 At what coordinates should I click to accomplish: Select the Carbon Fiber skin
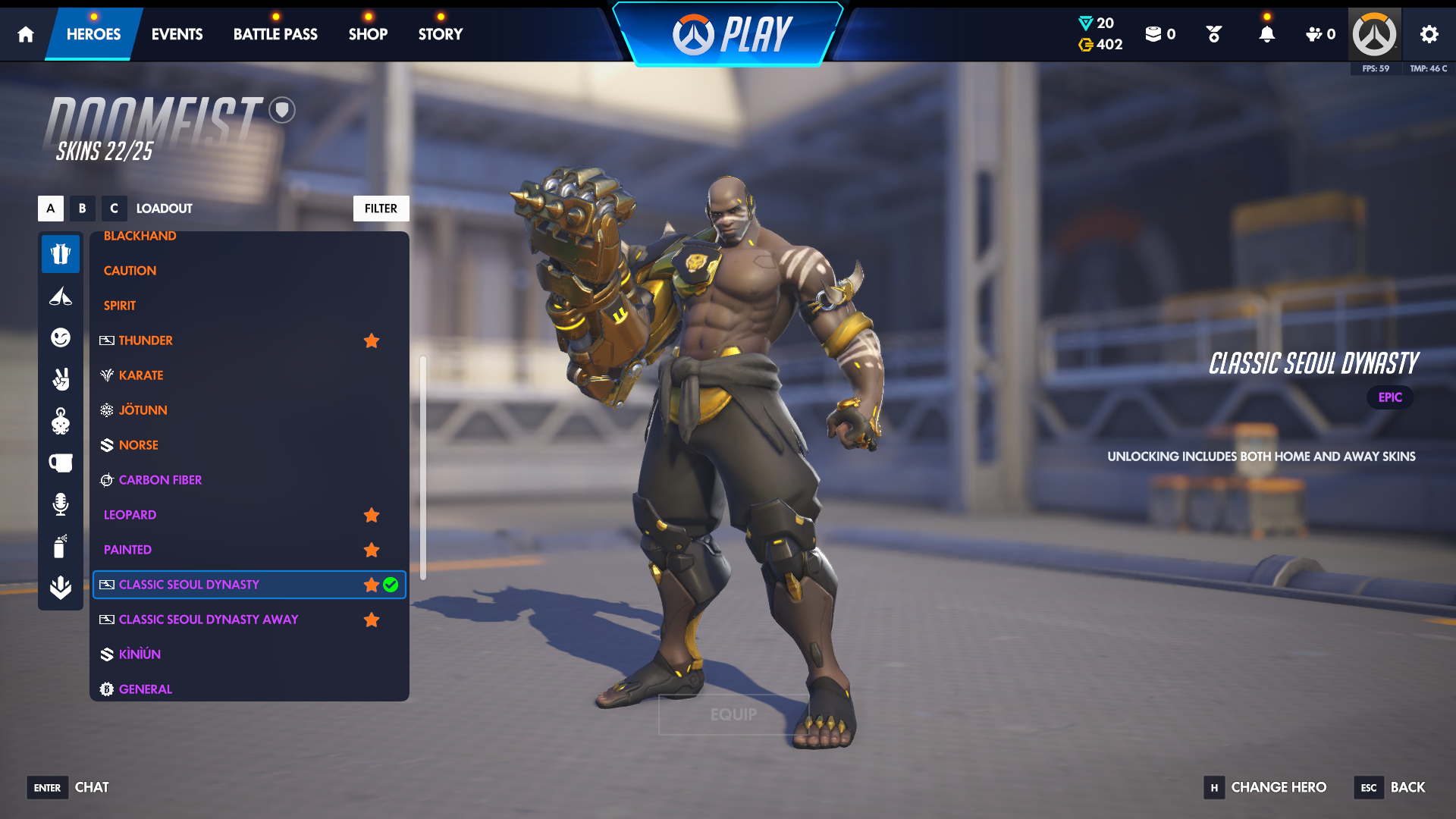pos(160,480)
